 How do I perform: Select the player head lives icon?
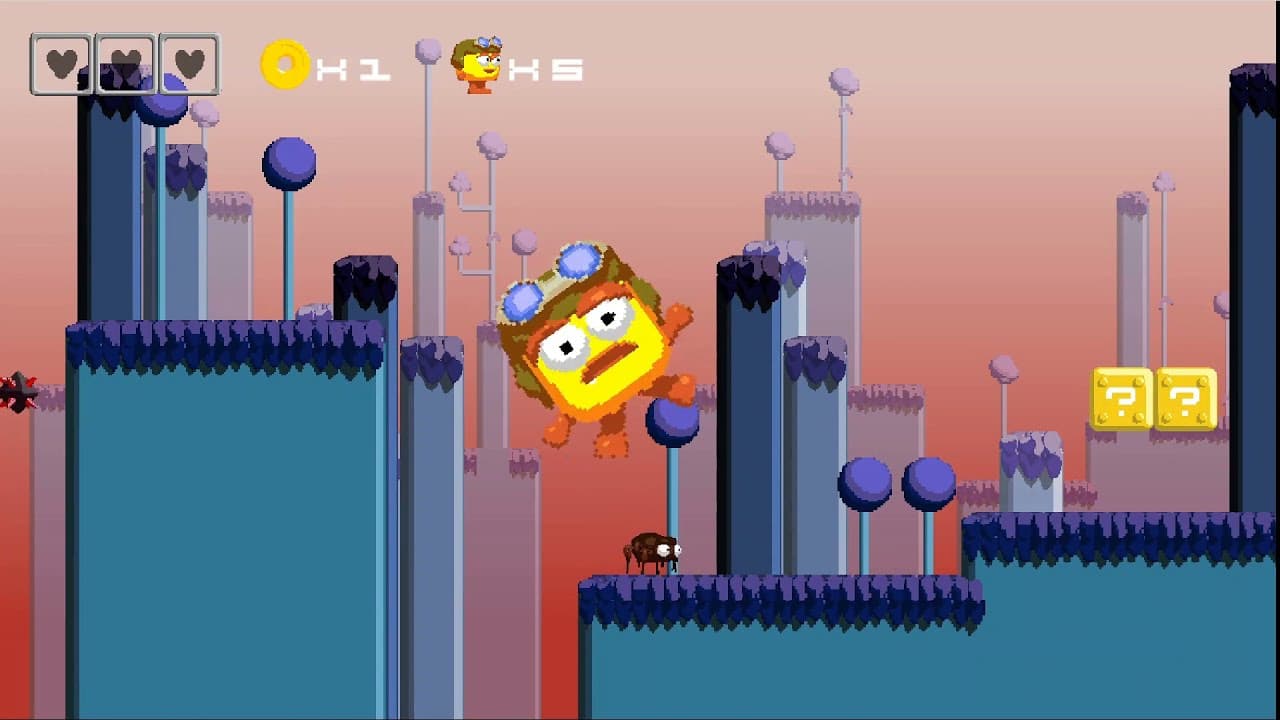(478, 68)
